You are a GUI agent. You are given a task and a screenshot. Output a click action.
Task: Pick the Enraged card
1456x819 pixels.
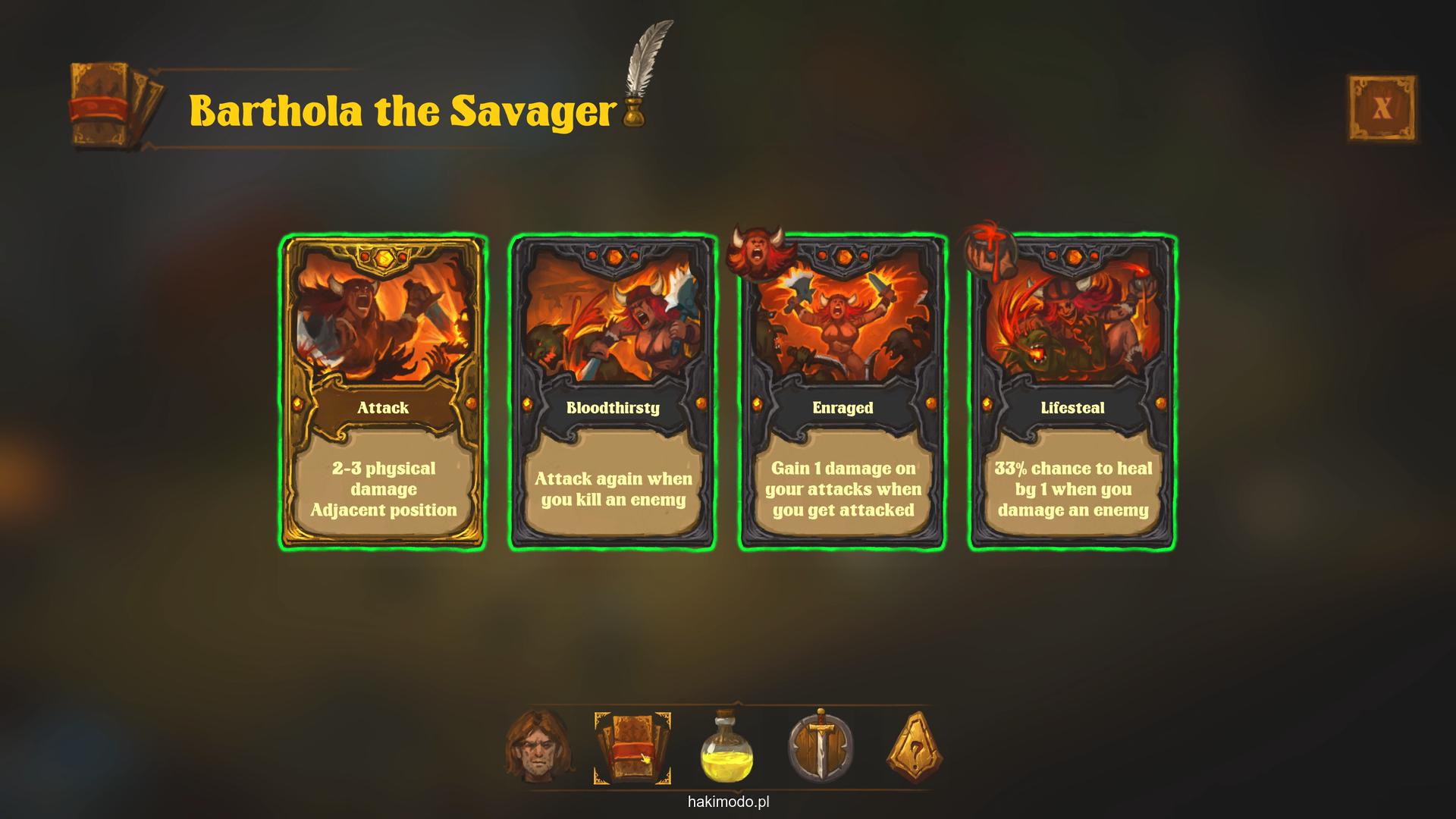coord(843,393)
